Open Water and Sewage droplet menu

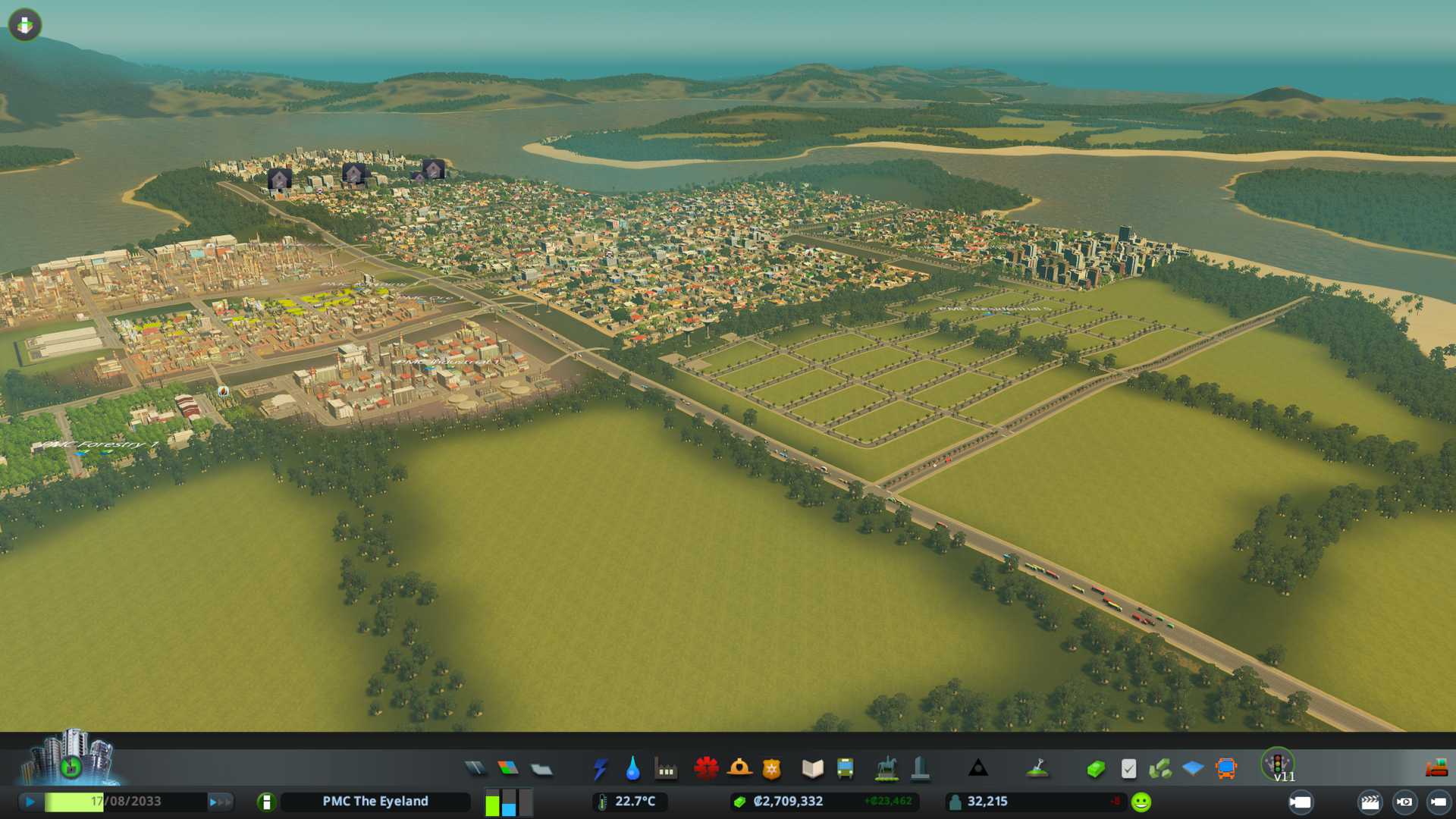tap(632, 769)
